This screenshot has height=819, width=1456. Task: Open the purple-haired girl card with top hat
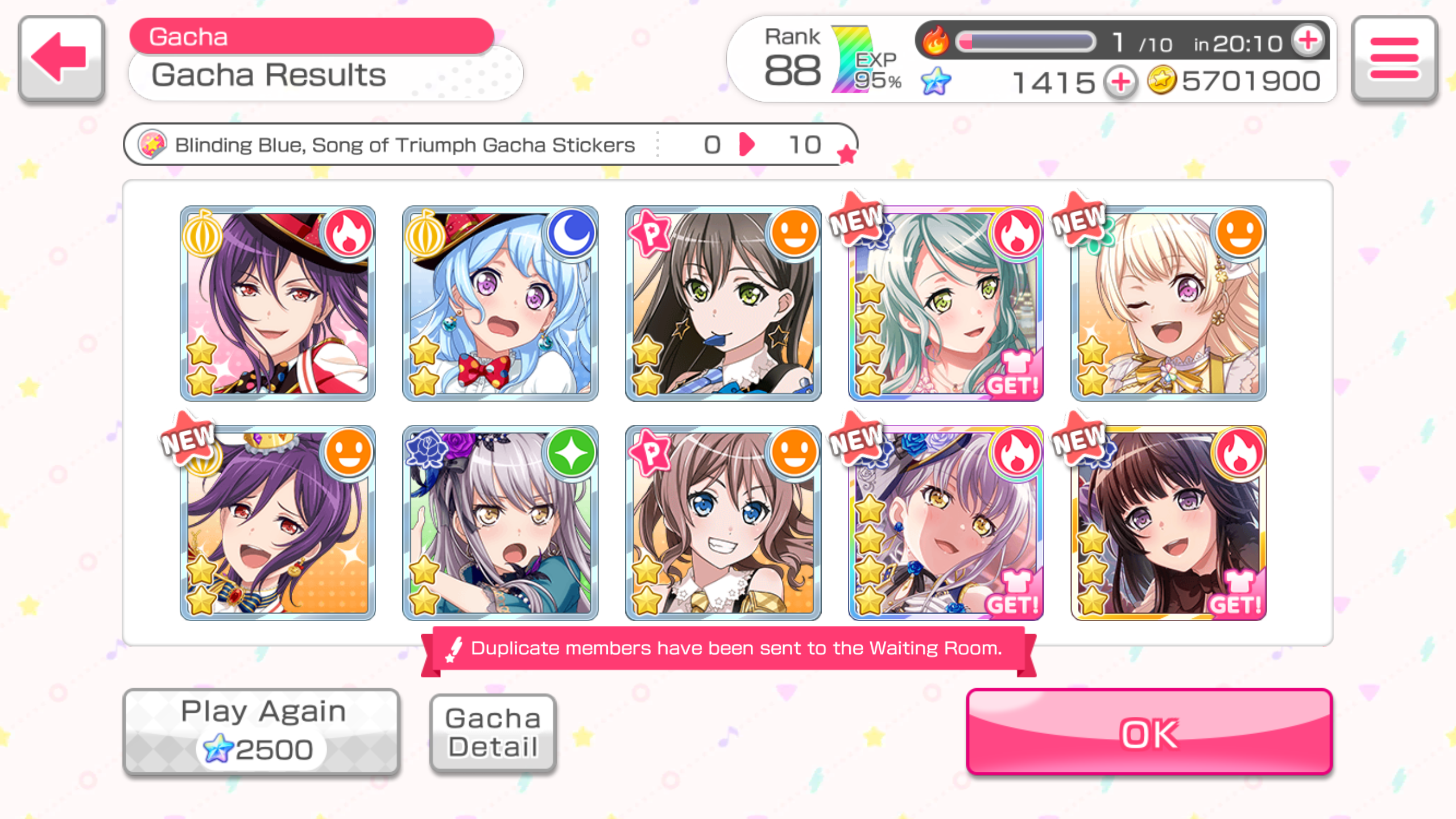(278, 303)
